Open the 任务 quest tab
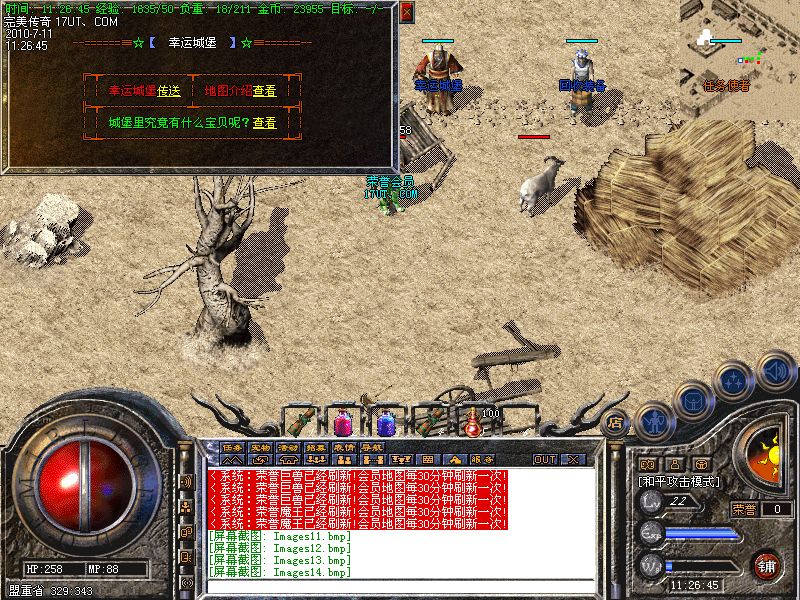This screenshot has width=800, height=600. click(232, 447)
